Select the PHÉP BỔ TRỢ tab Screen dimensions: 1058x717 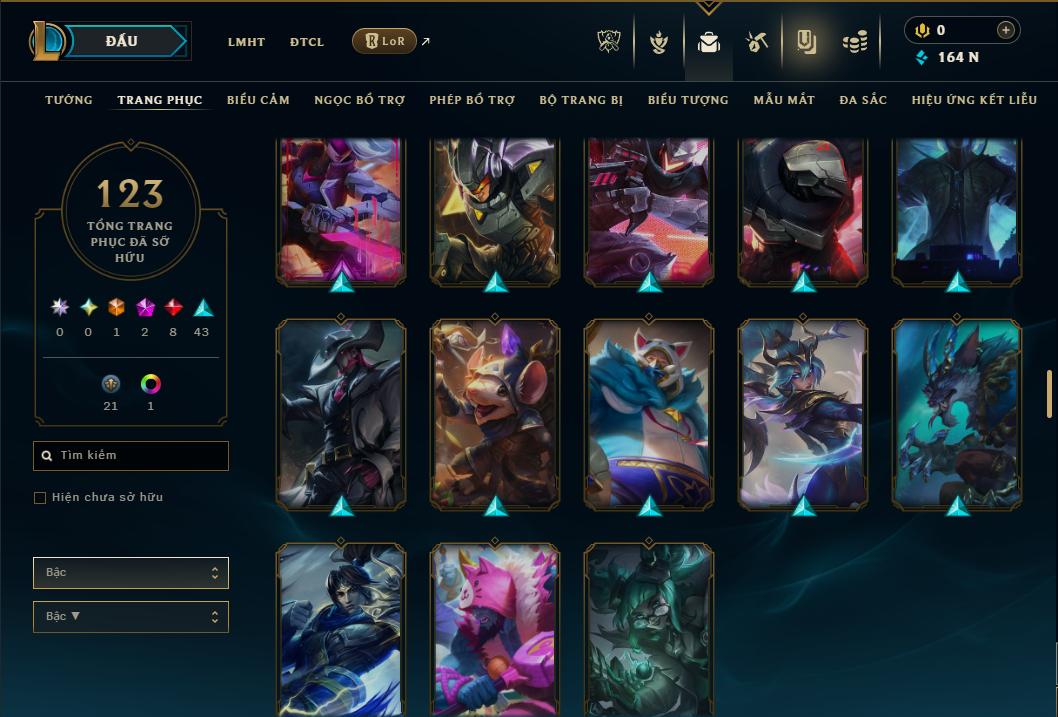coord(472,100)
